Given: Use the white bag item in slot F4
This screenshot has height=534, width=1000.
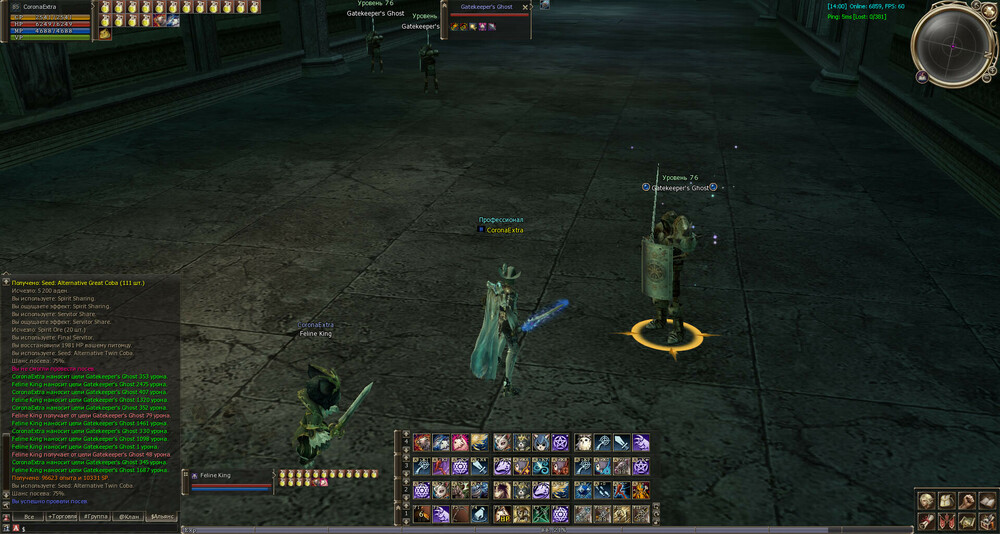Looking at the screenshot, I should point(481,514).
